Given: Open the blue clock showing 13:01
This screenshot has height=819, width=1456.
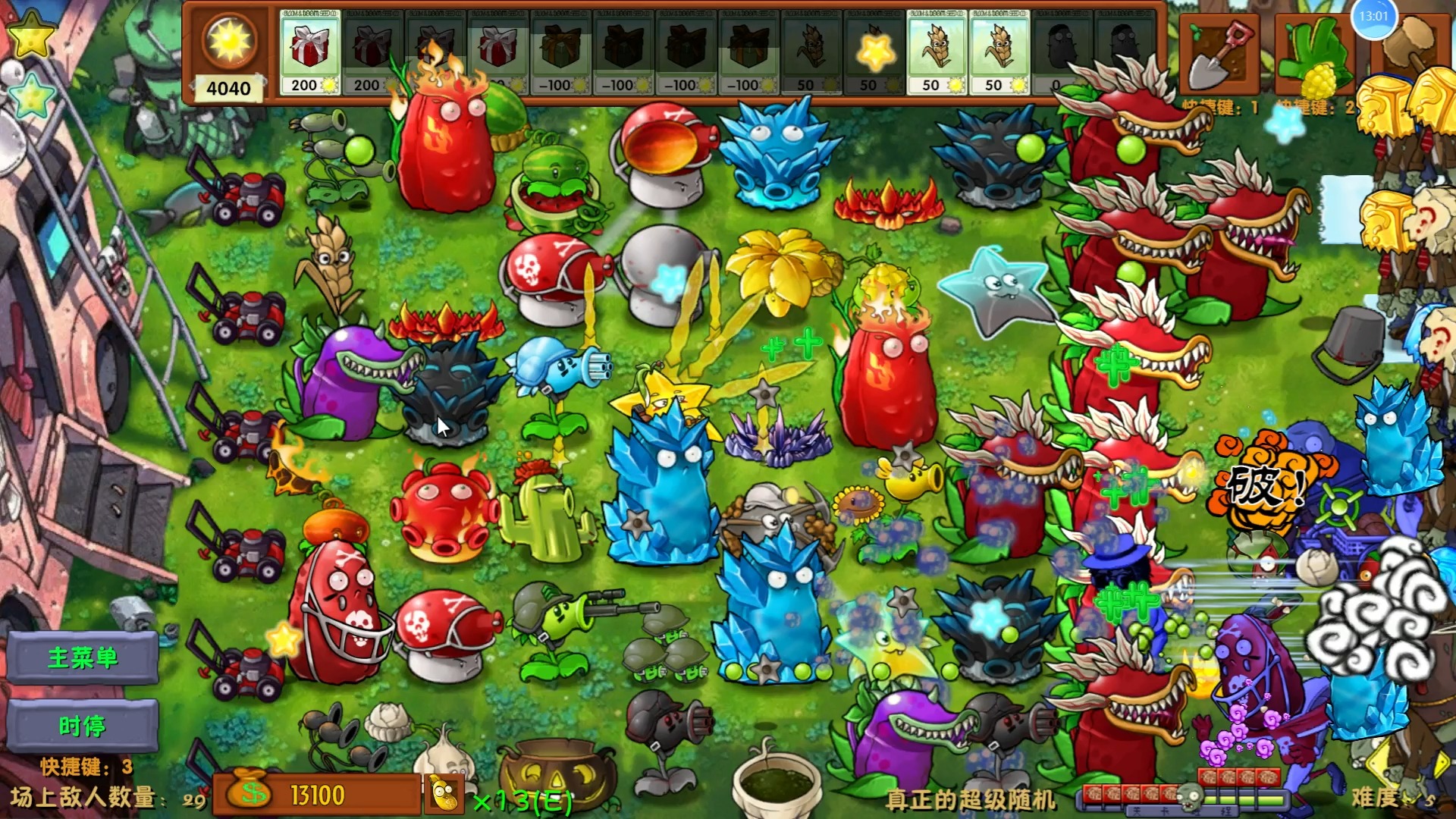Looking at the screenshot, I should [x=1375, y=21].
